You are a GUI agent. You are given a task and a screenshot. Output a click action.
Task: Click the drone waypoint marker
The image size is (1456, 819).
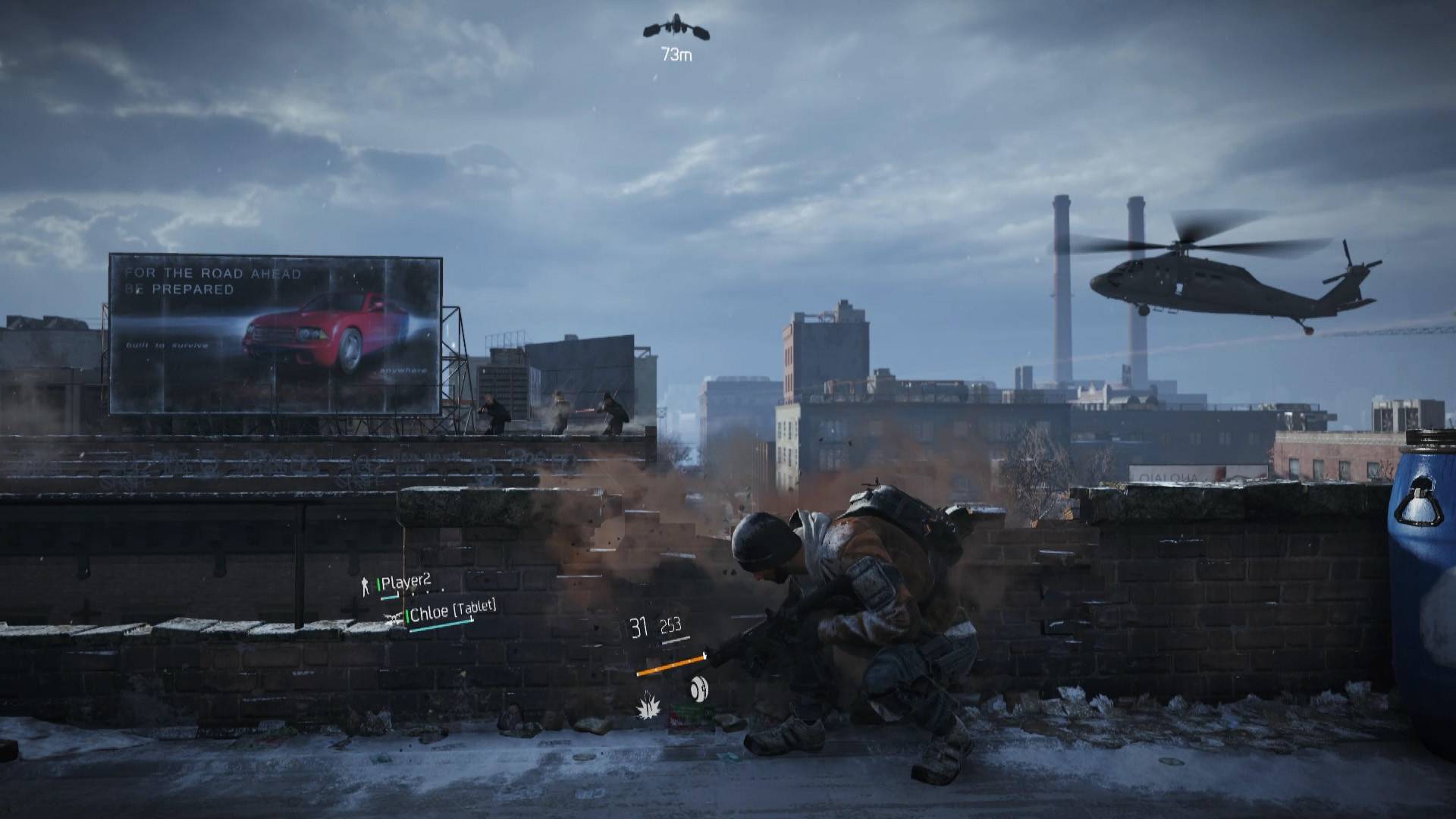[676, 29]
